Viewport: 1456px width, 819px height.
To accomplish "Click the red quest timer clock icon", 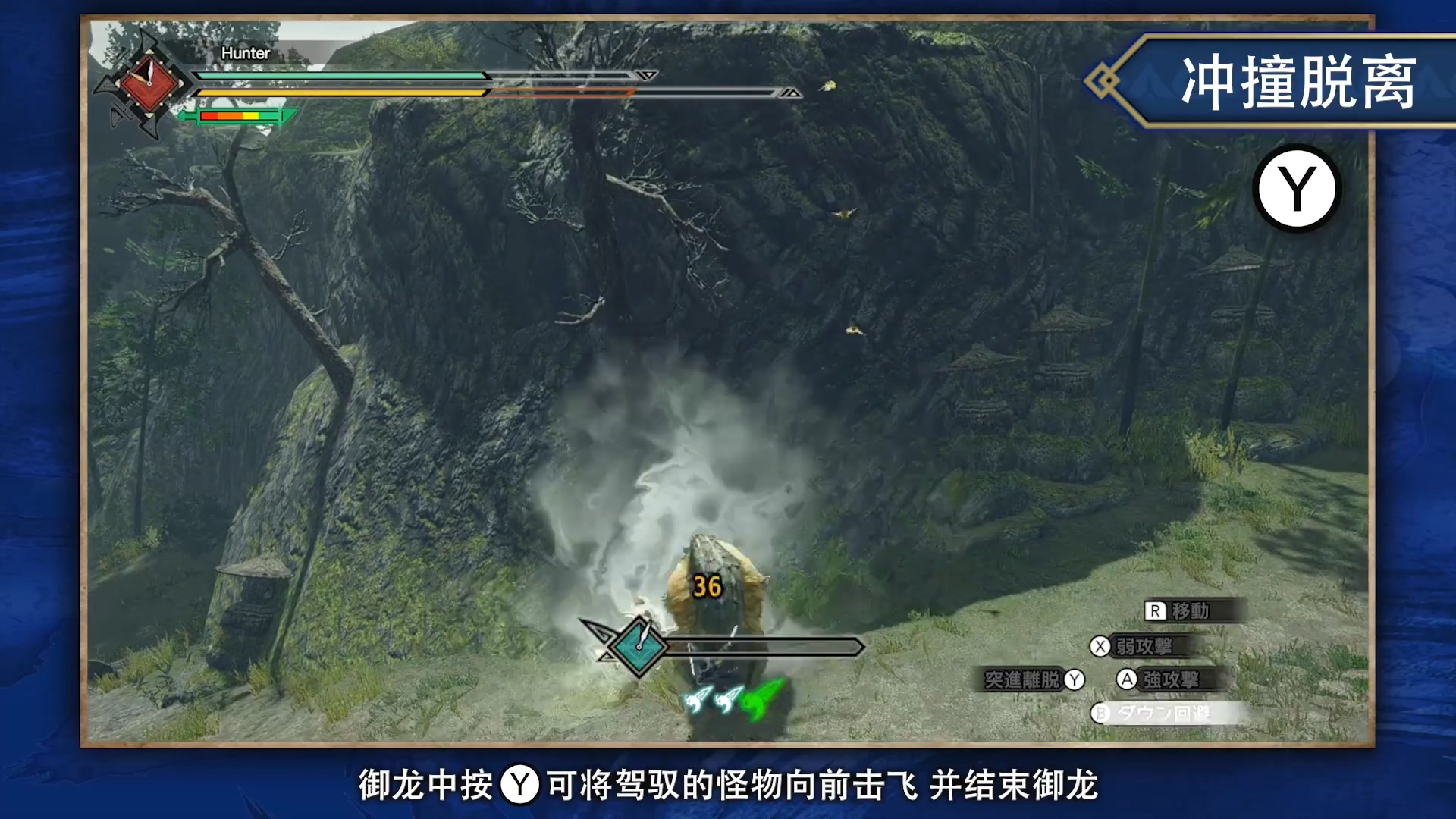I will point(149,83).
